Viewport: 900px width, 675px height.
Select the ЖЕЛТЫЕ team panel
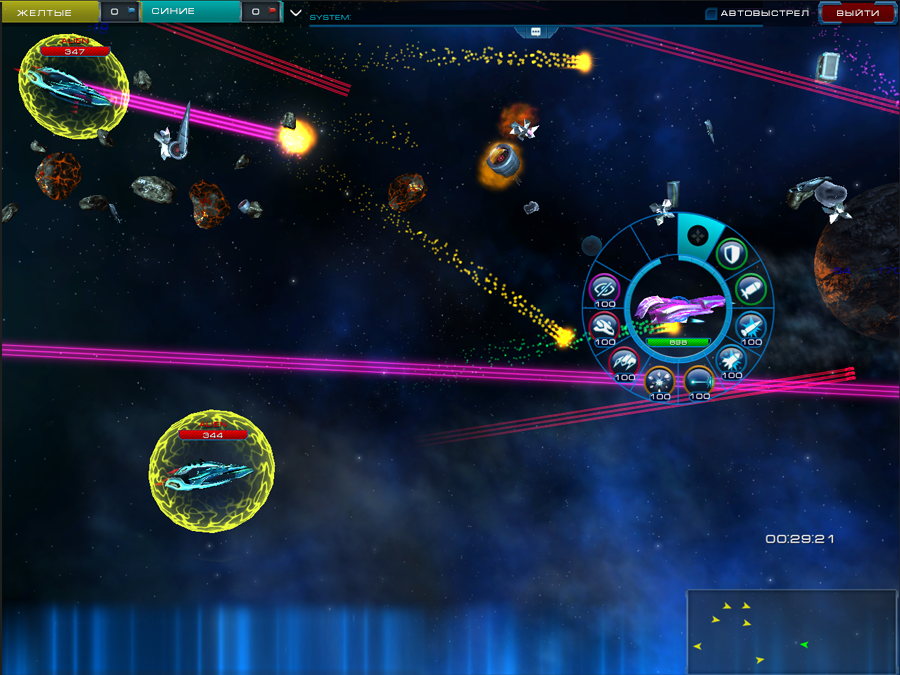pos(48,12)
